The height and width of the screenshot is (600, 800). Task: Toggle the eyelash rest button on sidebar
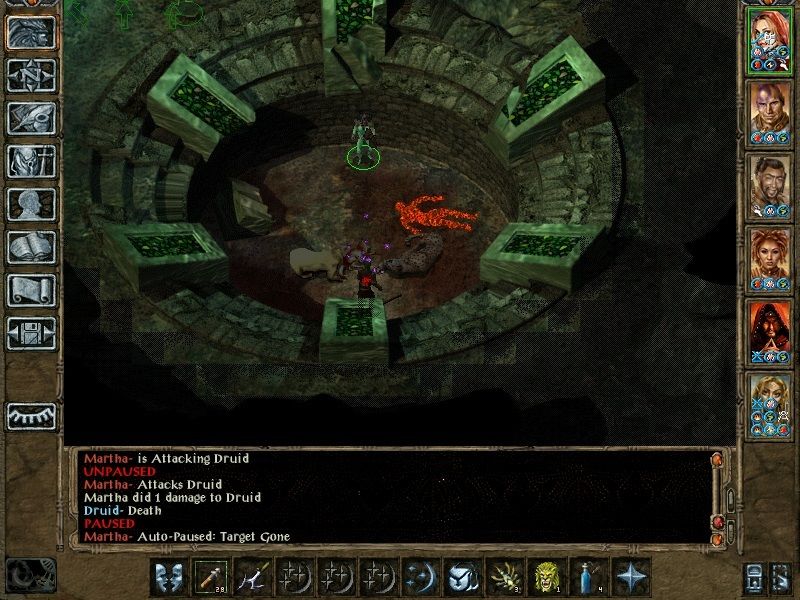coord(31,415)
